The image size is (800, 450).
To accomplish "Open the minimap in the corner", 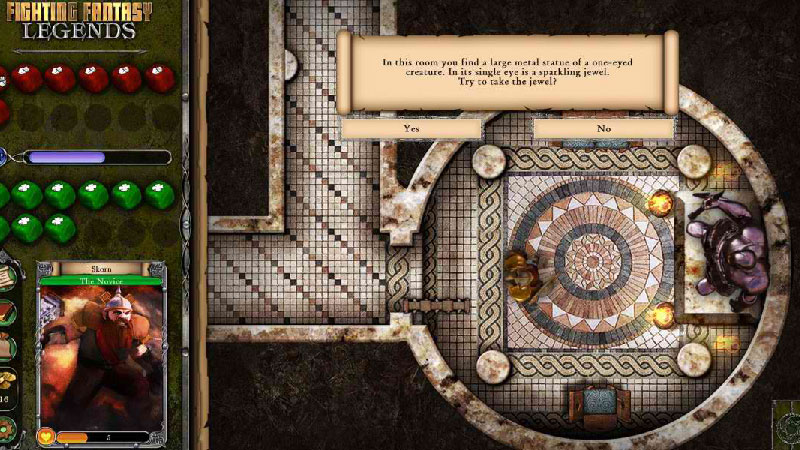I will click(x=786, y=425).
